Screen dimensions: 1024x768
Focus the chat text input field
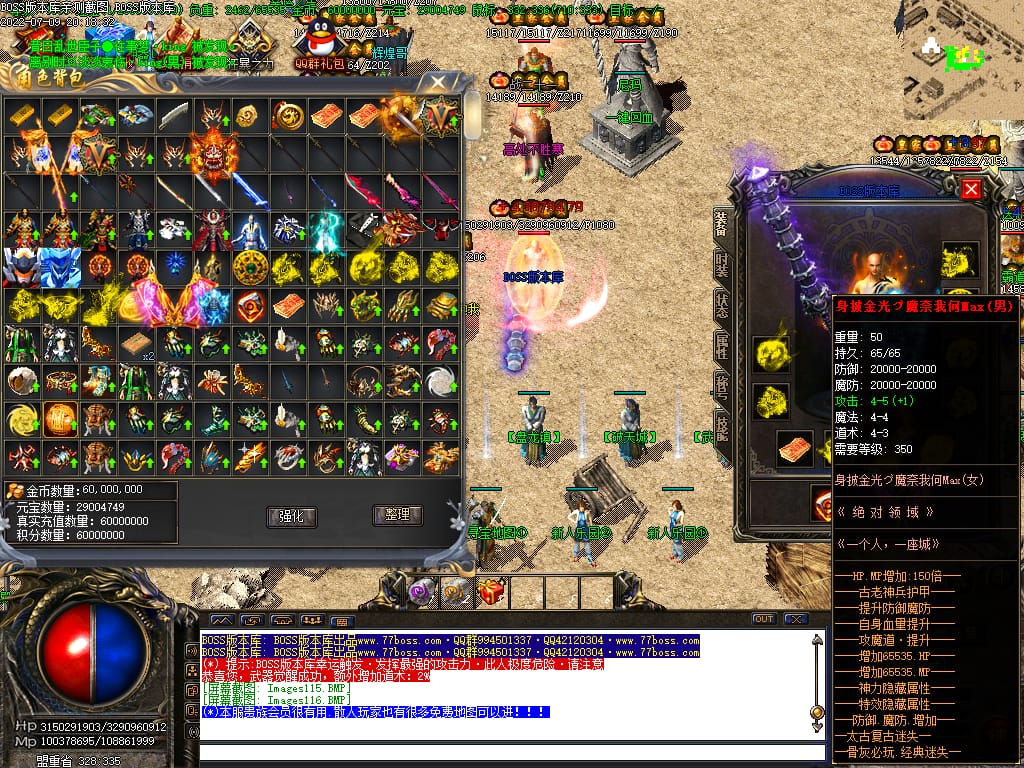point(500,752)
